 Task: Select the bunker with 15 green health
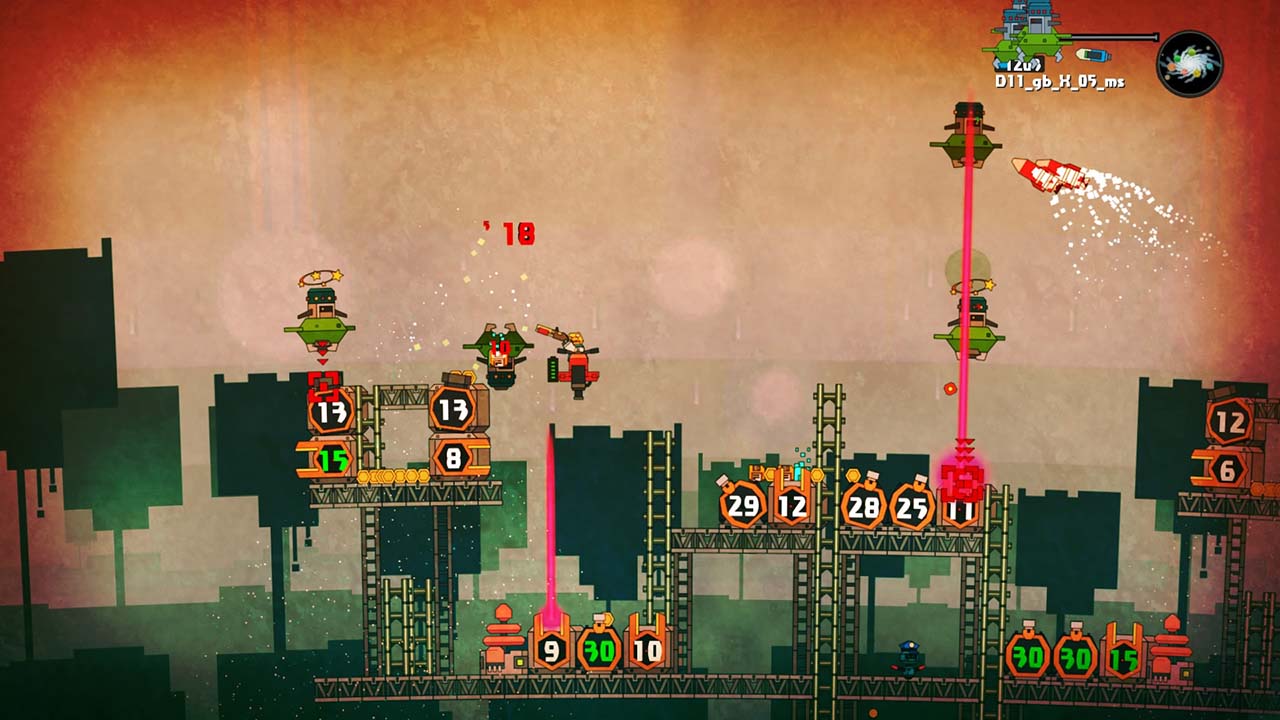point(335,460)
